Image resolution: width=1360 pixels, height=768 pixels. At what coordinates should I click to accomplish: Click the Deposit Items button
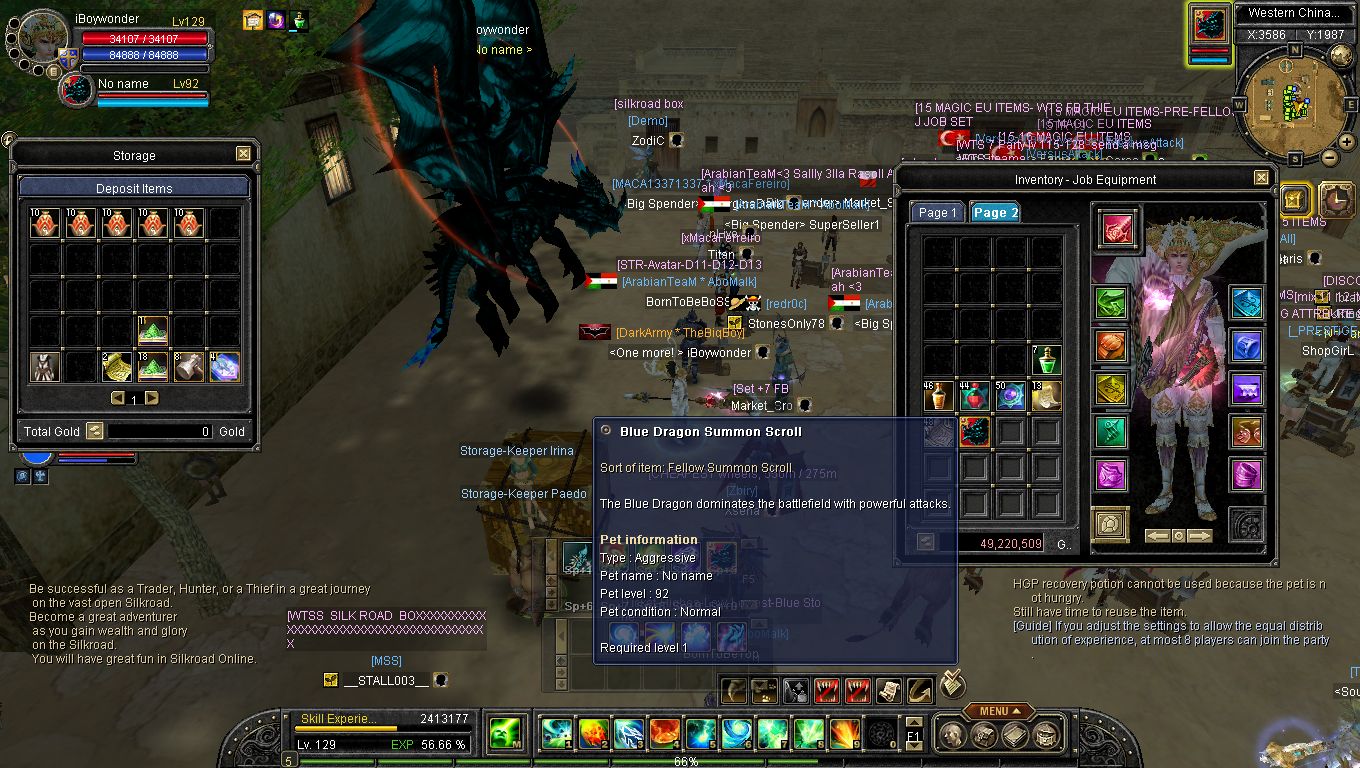coord(134,188)
